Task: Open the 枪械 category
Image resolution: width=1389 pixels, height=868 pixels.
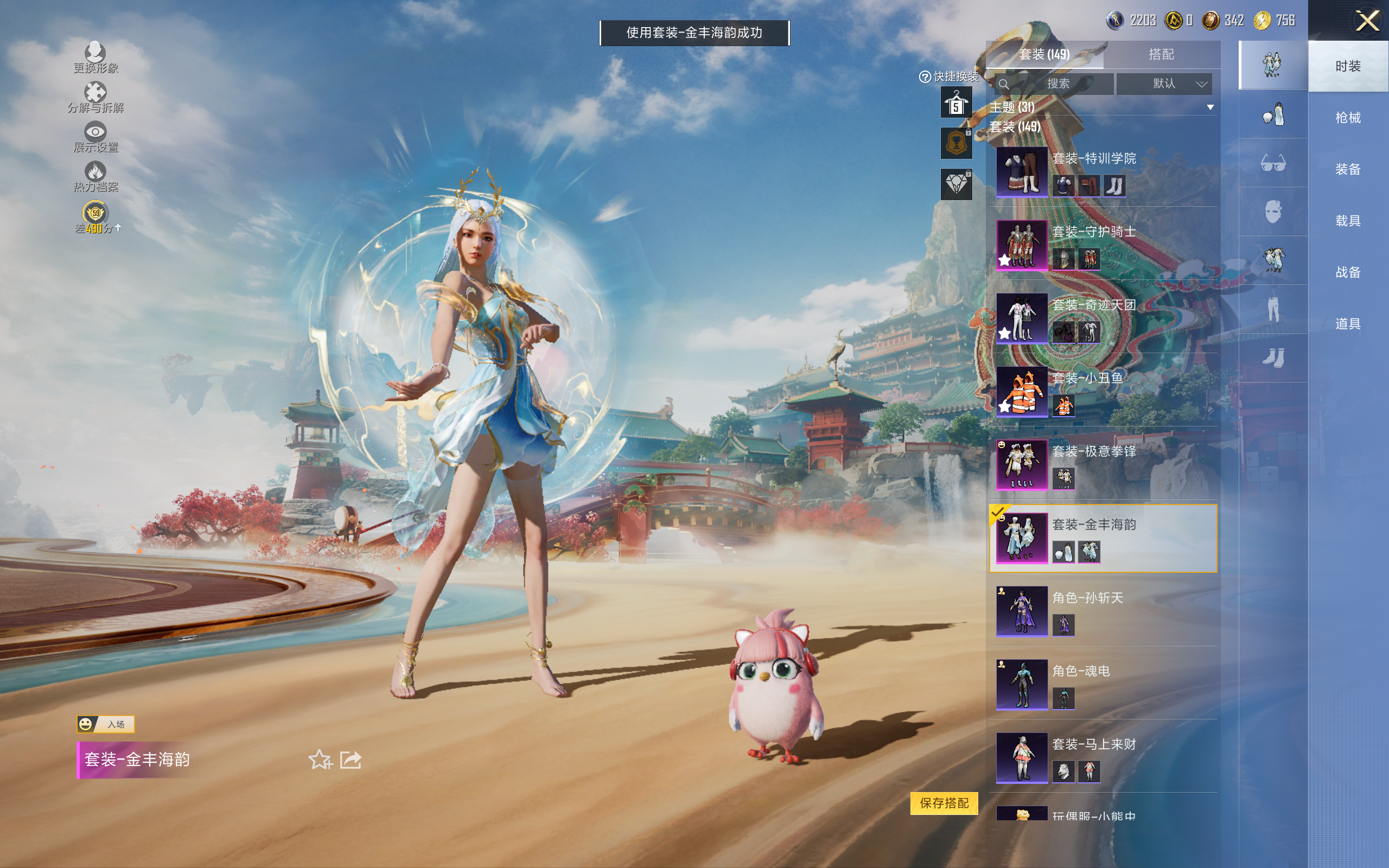Action: click(x=1347, y=118)
